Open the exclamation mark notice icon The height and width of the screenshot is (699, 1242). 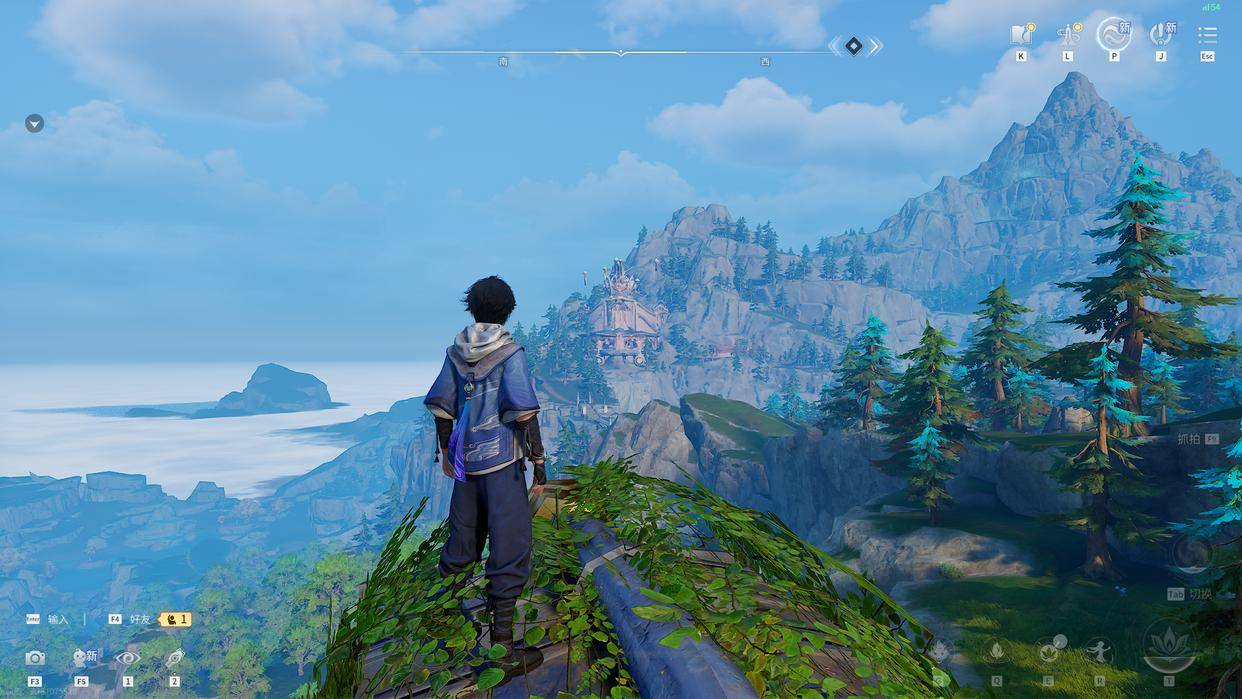1160,35
